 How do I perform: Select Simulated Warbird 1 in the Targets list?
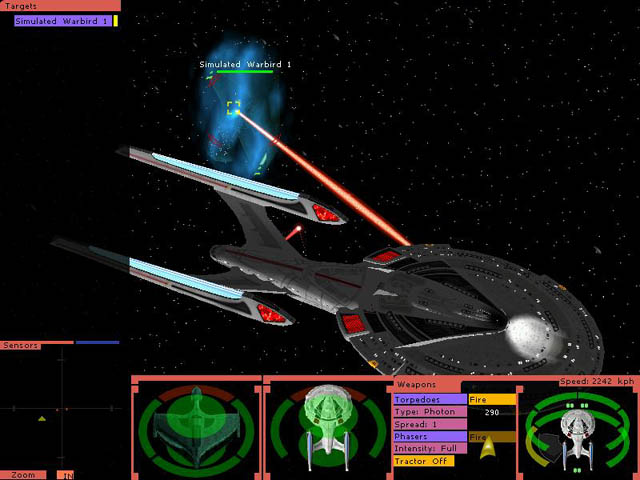coord(61,21)
